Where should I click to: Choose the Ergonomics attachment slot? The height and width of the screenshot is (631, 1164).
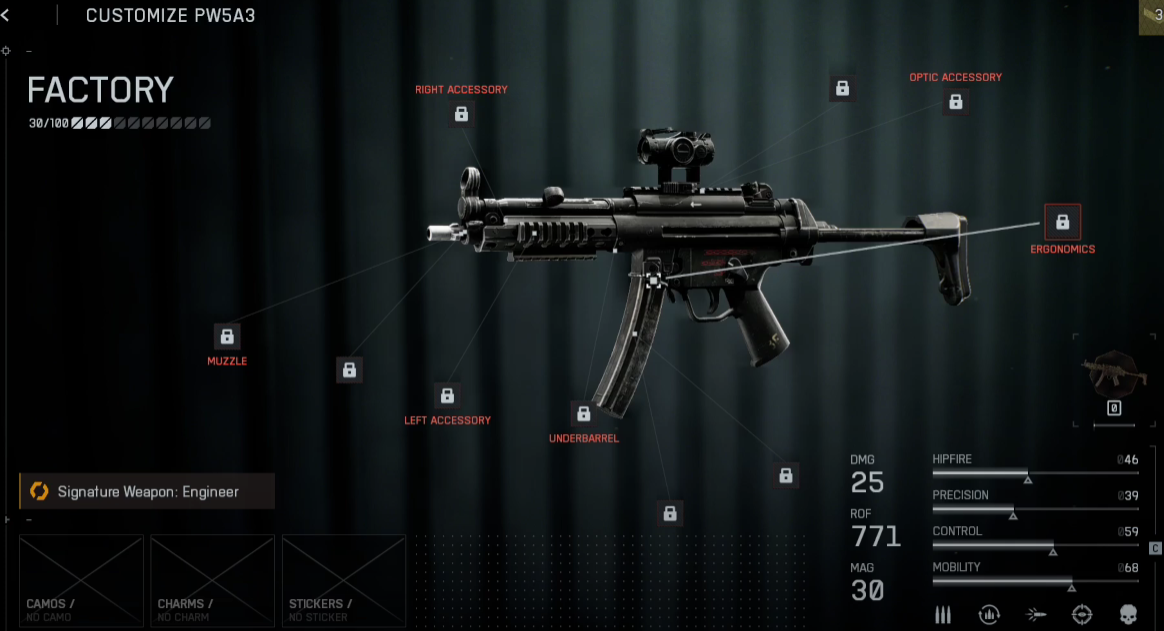click(x=1062, y=222)
